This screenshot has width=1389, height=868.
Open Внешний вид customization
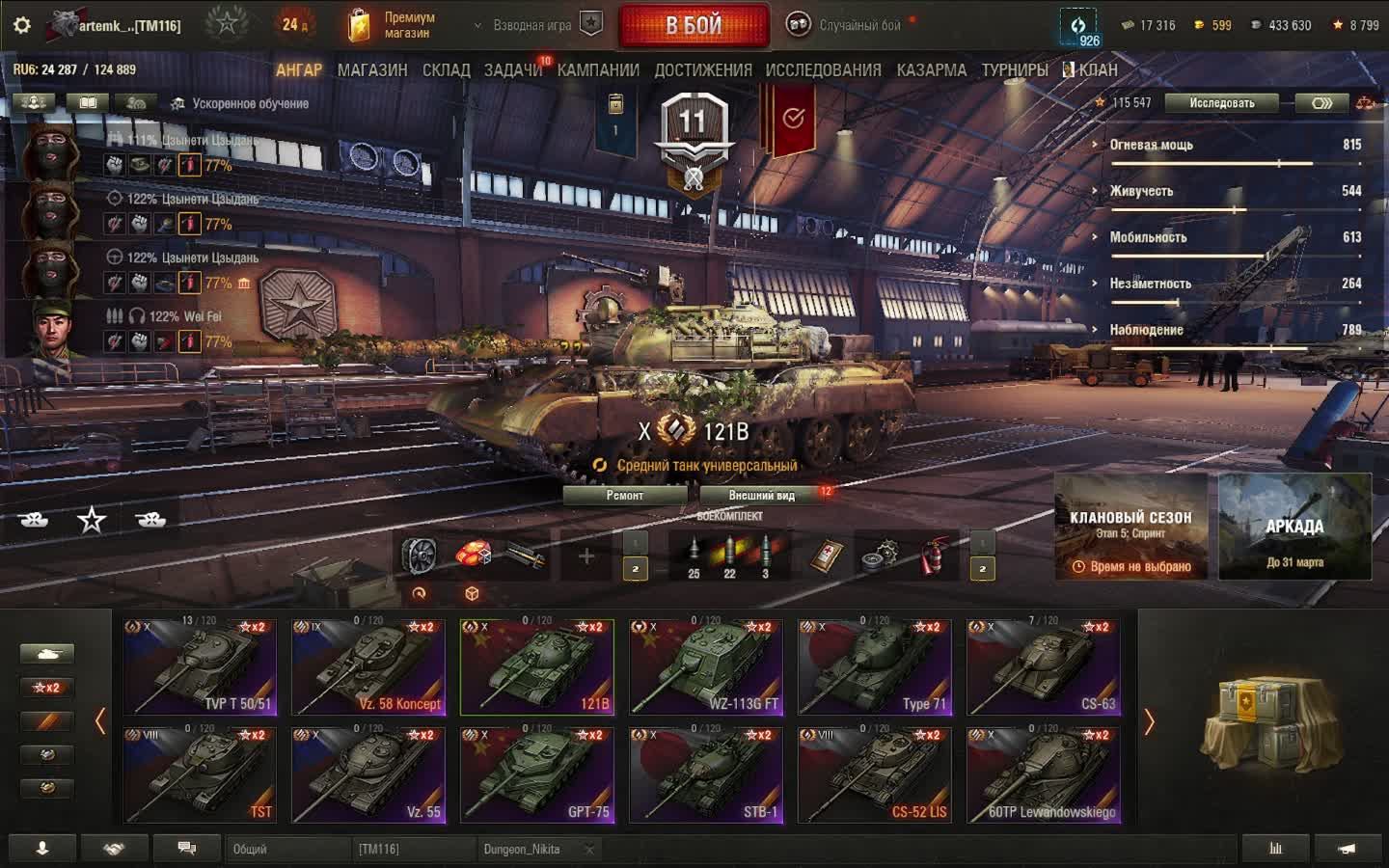(x=761, y=496)
